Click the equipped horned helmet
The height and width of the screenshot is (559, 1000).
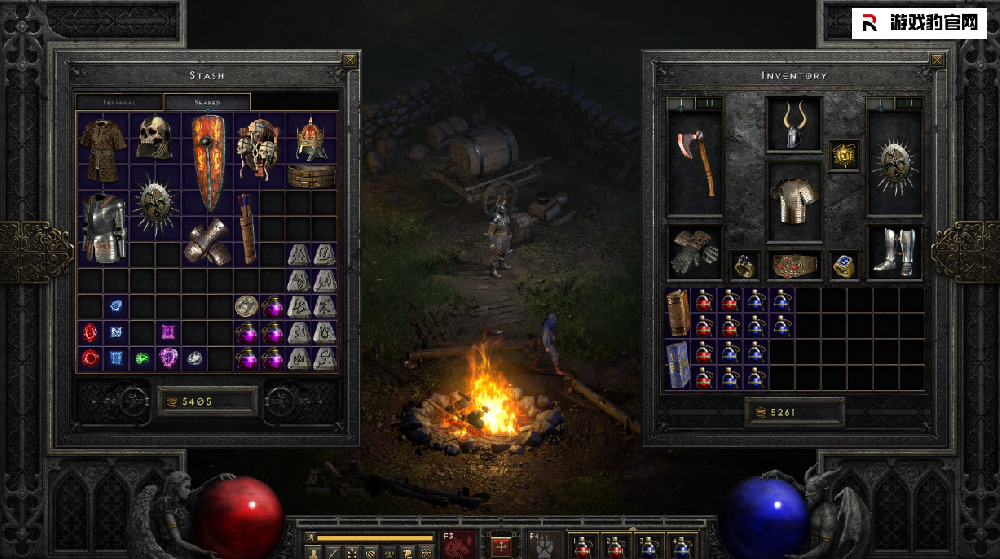794,126
